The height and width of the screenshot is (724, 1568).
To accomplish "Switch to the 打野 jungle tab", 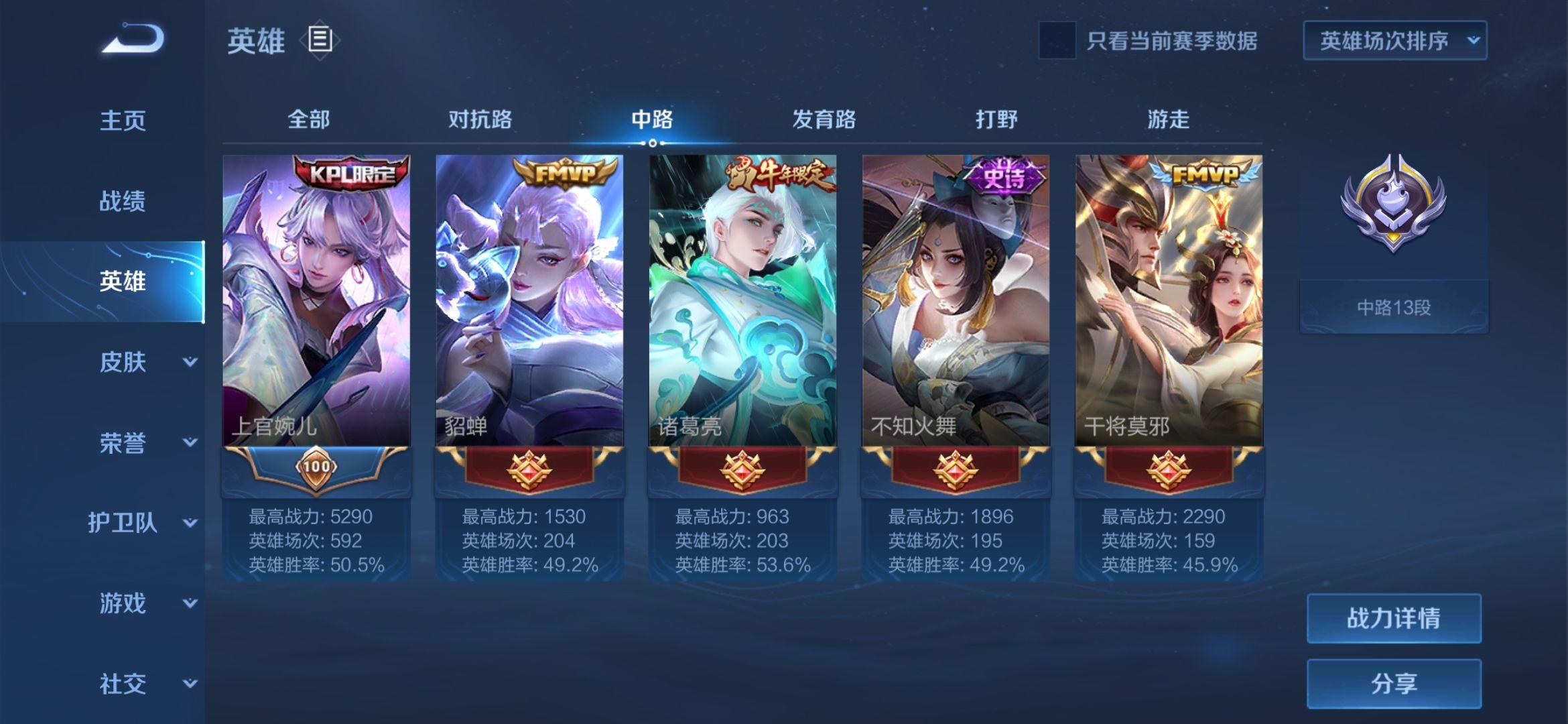I will pyautogui.click(x=996, y=119).
